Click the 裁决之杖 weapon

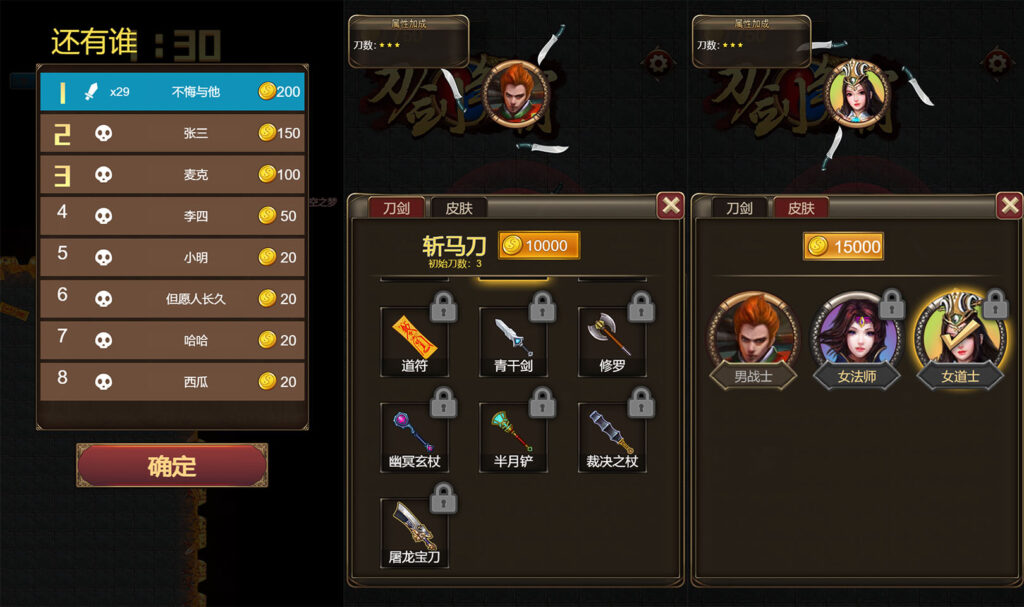611,436
